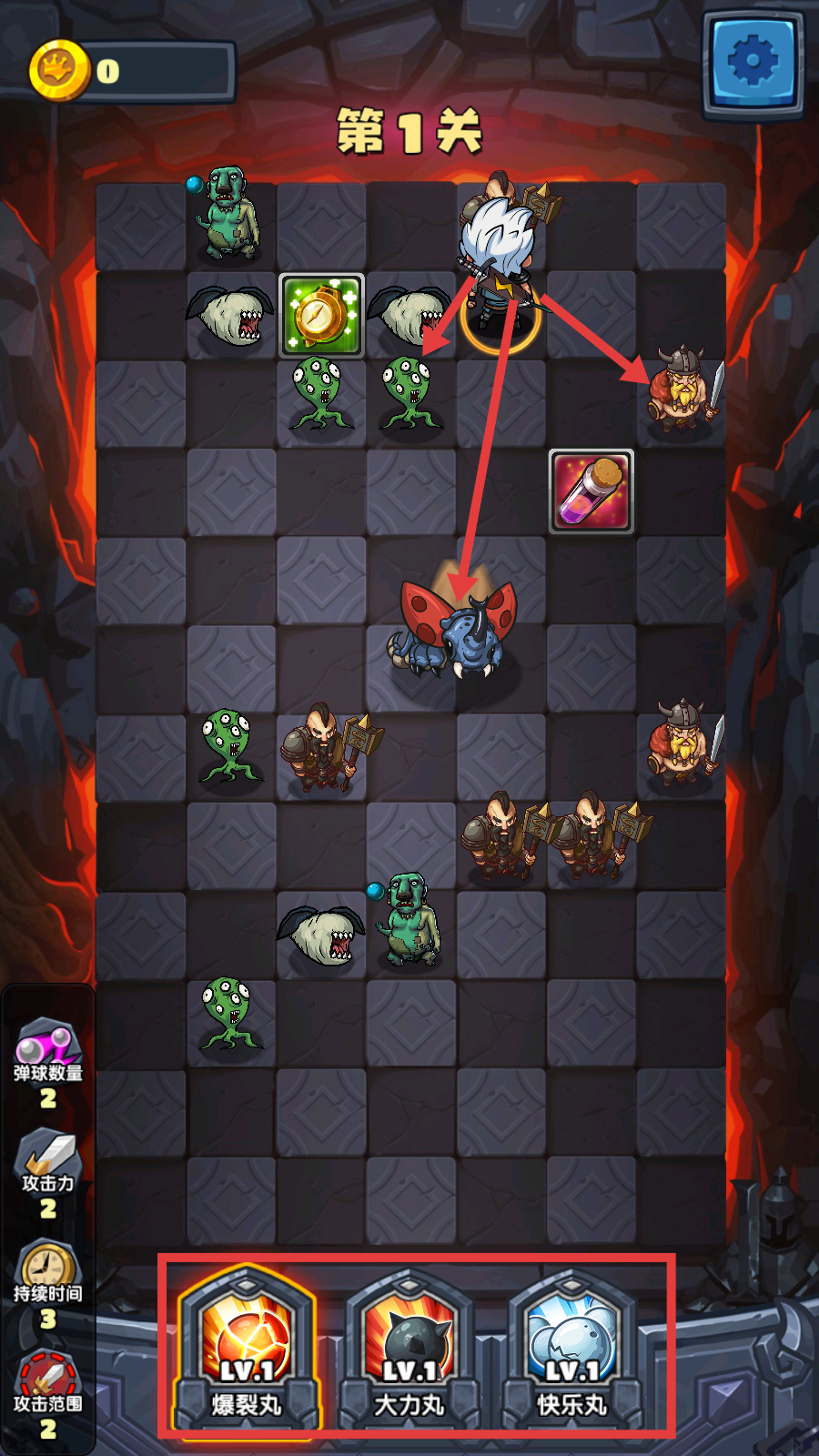Open the gear settings button
The width and height of the screenshot is (819, 1456).
click(753, 62)
